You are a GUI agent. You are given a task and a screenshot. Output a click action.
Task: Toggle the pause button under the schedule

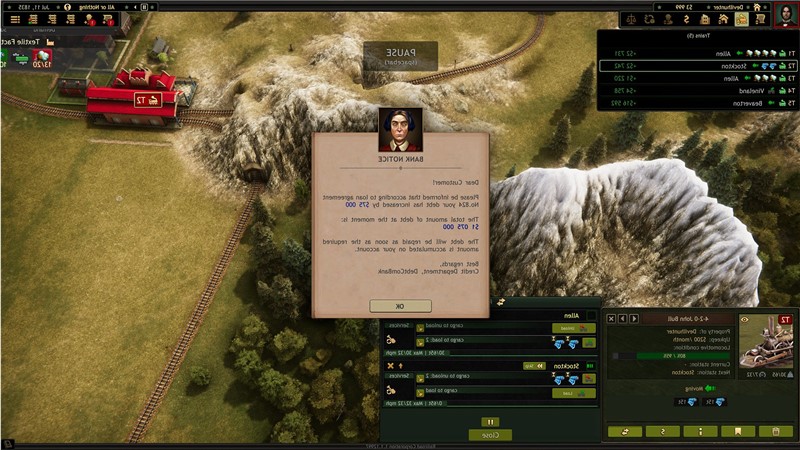tap(490, 422)
